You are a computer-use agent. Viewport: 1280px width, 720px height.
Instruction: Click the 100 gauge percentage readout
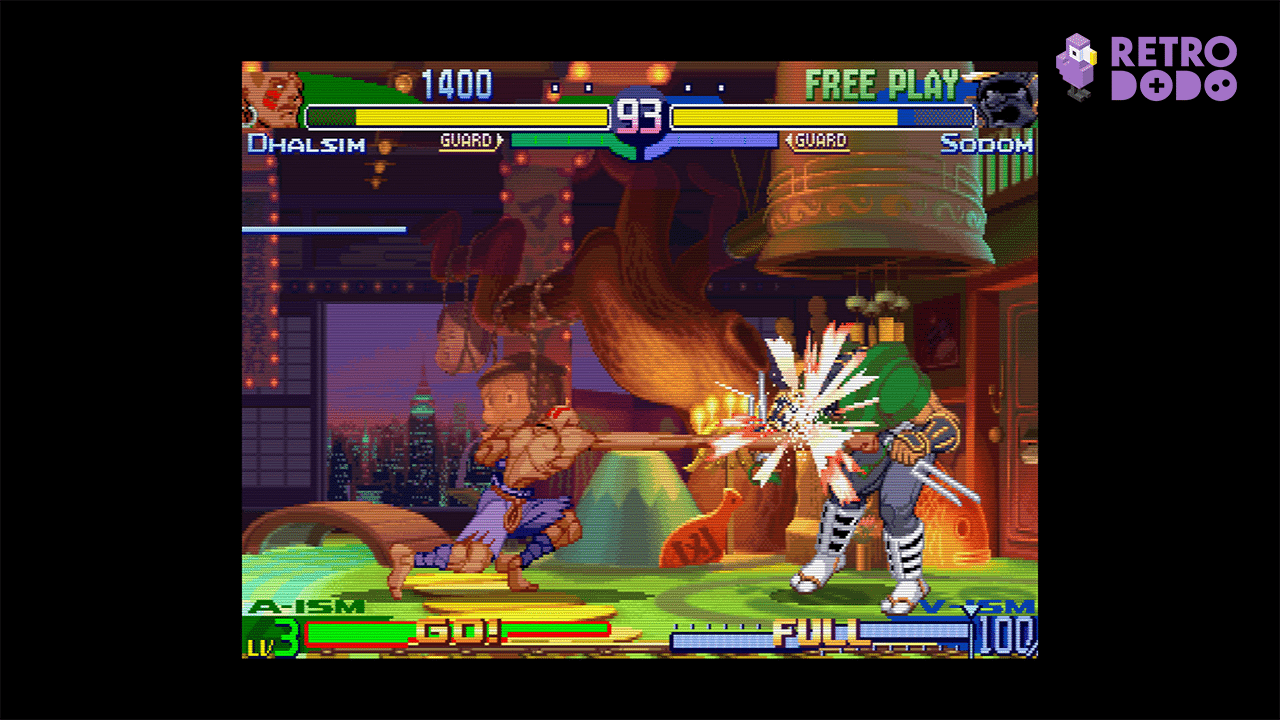click(1008, 636)
